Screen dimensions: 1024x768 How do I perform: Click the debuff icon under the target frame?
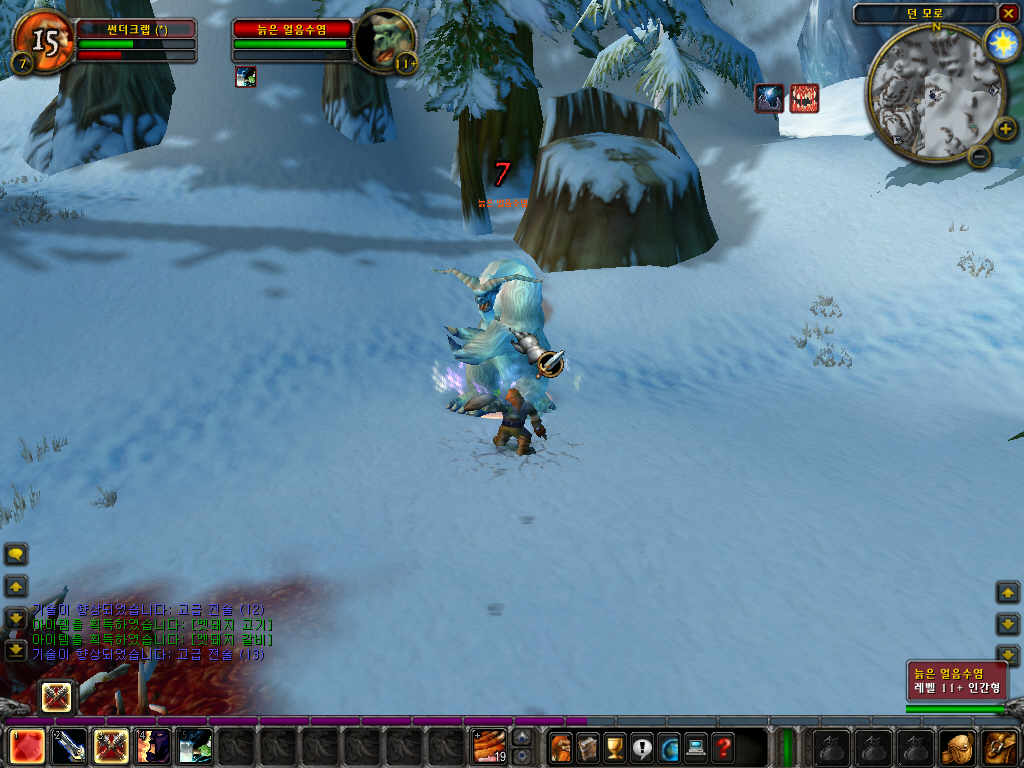pyautogui.click(x=246, y=77)
